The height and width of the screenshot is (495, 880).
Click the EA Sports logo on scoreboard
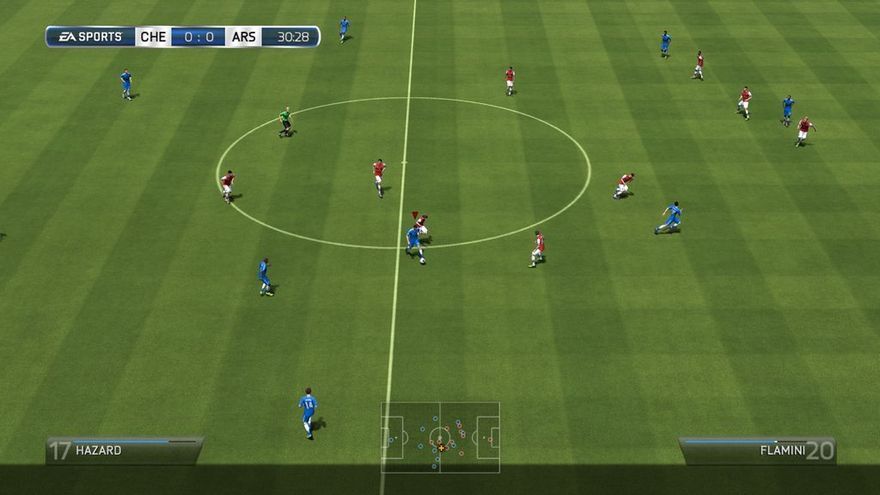(x=90, y=37)
